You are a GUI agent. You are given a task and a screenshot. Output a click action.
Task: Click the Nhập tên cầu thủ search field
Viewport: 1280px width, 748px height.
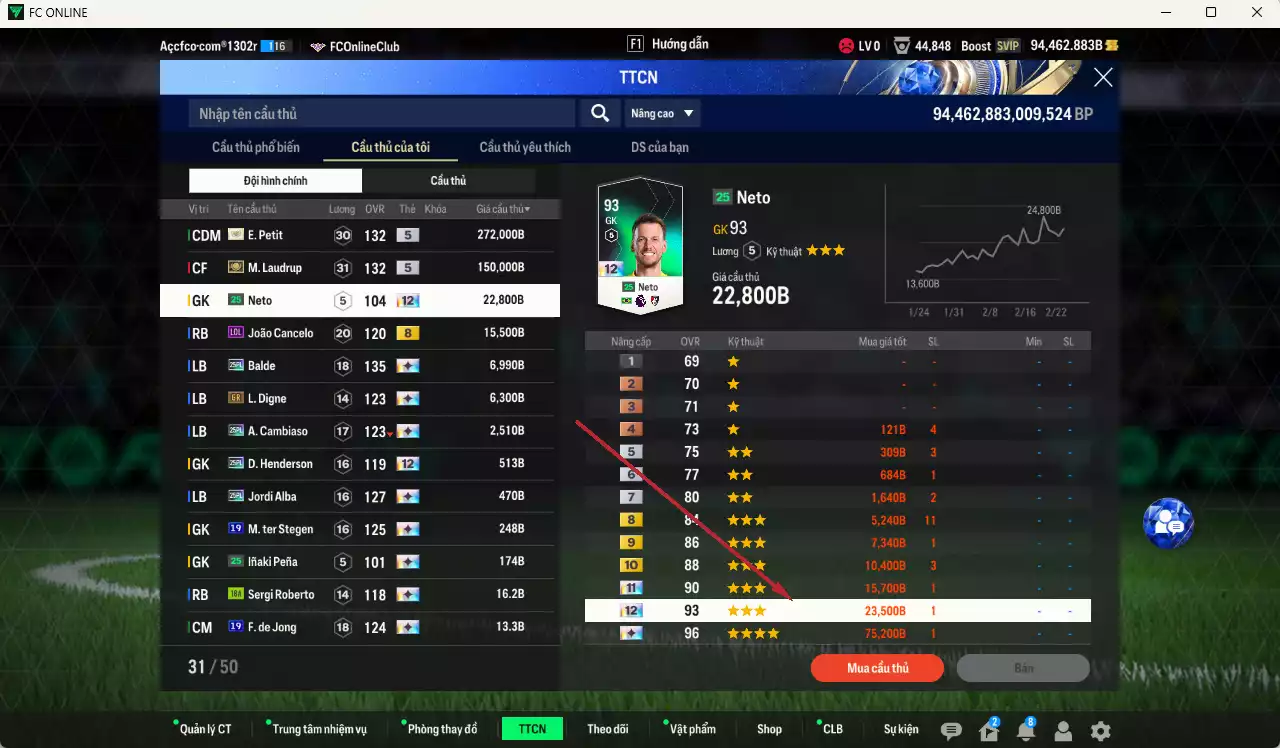[380, 113]
